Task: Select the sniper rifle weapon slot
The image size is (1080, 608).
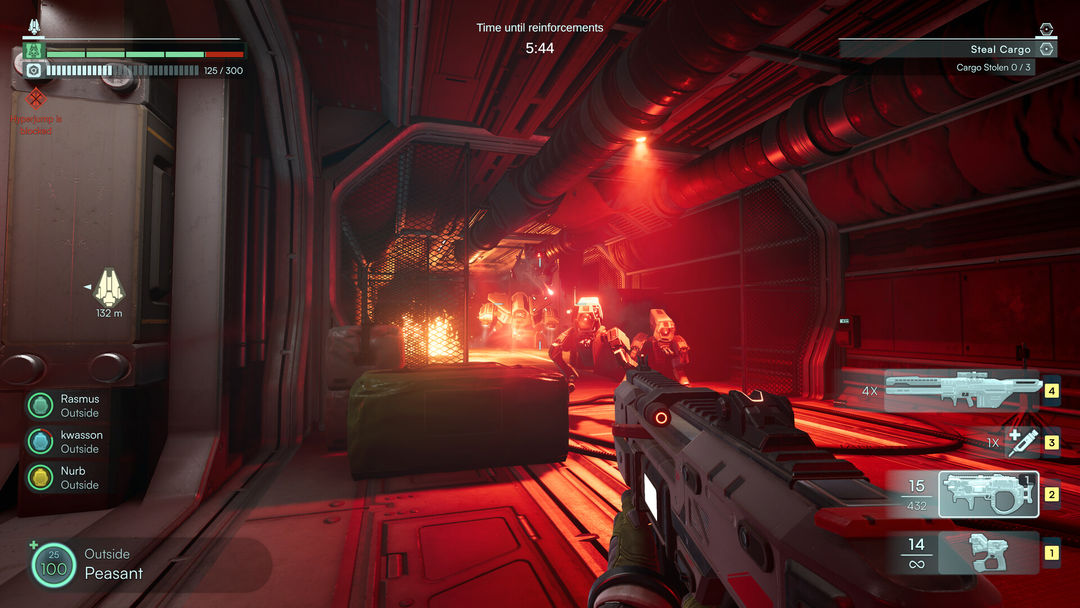Action: point(963,391)
